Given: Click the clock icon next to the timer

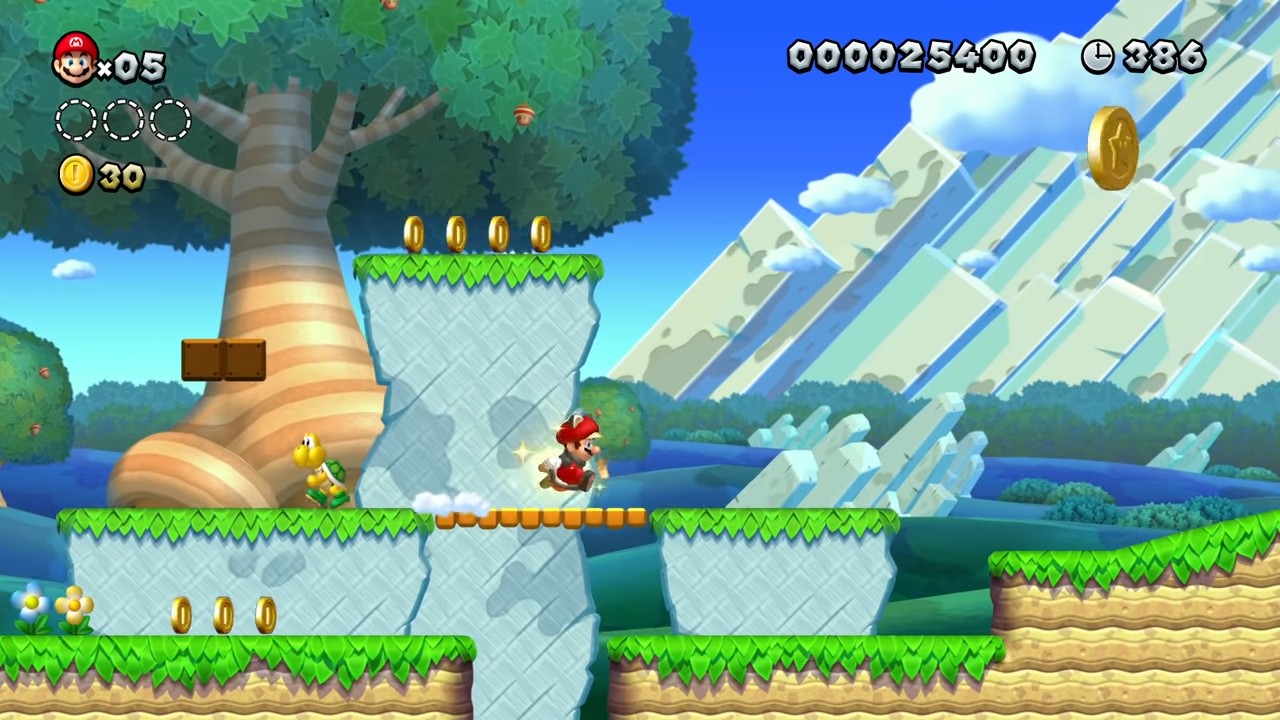Looking at the screenshot, I should tap(1097, 57).
